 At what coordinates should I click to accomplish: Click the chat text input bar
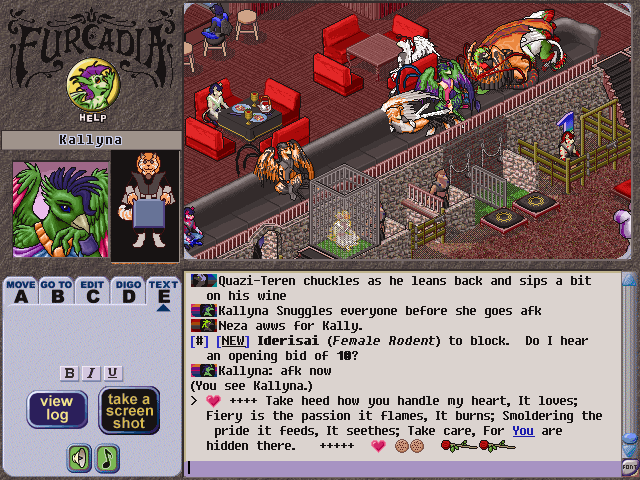tap(400, 467)
